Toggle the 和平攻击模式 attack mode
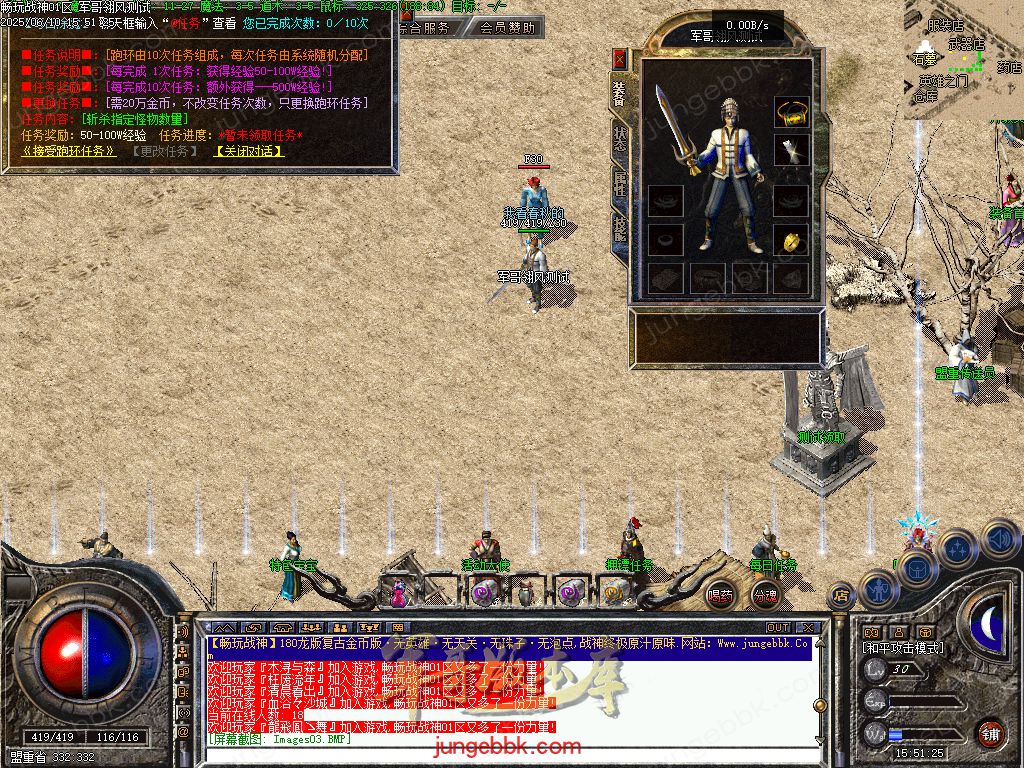 coord(903,648)
